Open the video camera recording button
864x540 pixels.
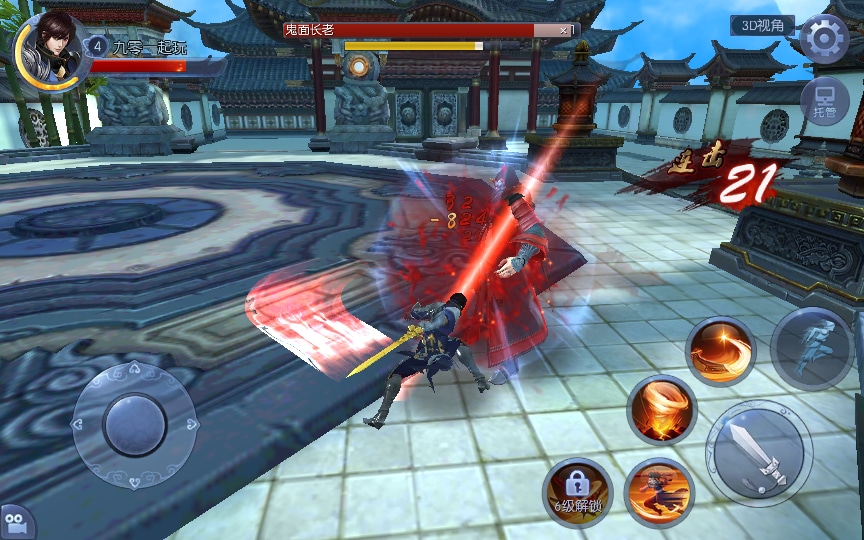click(15, 521)
